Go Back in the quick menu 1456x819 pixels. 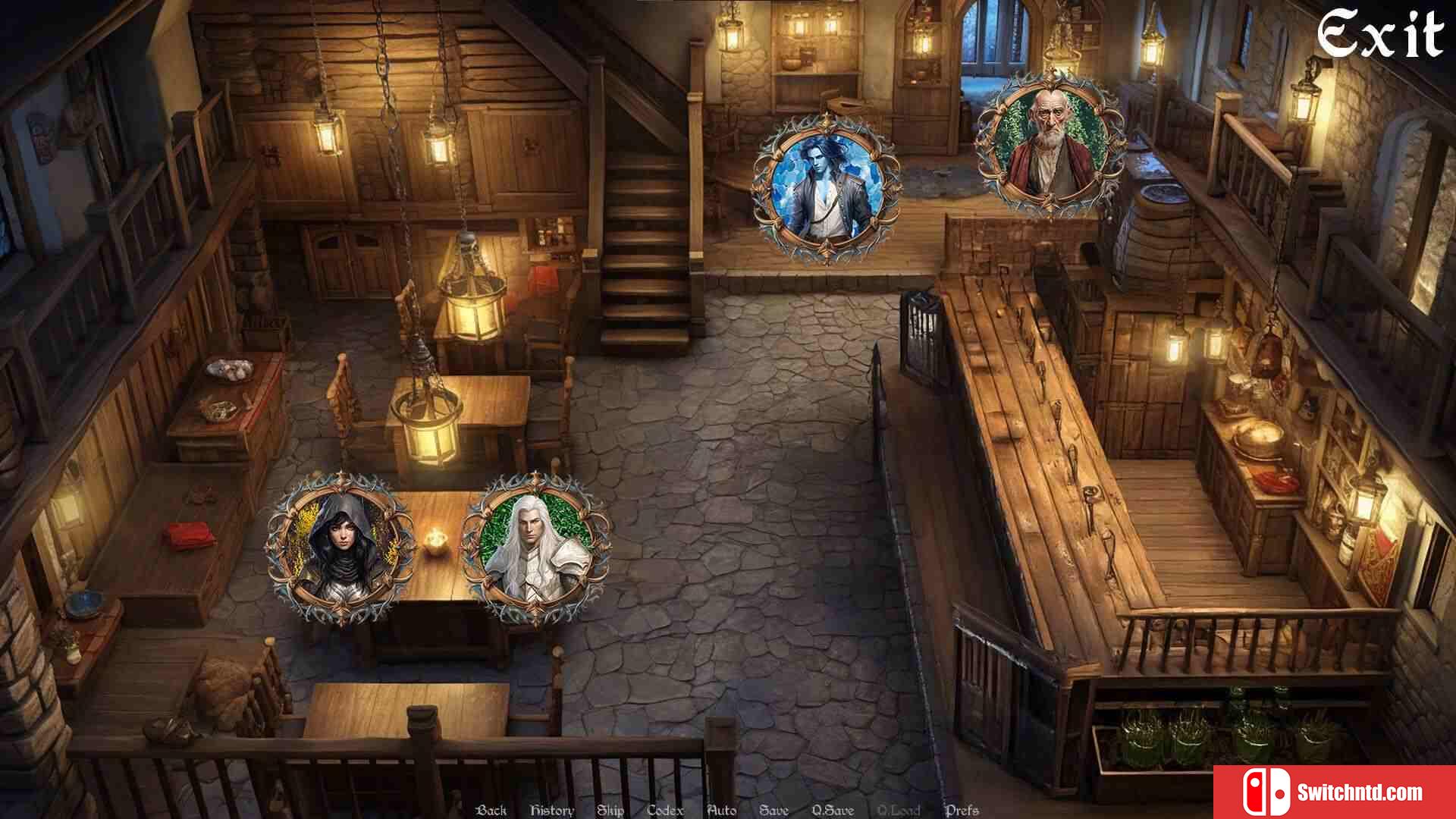point(491,810)
